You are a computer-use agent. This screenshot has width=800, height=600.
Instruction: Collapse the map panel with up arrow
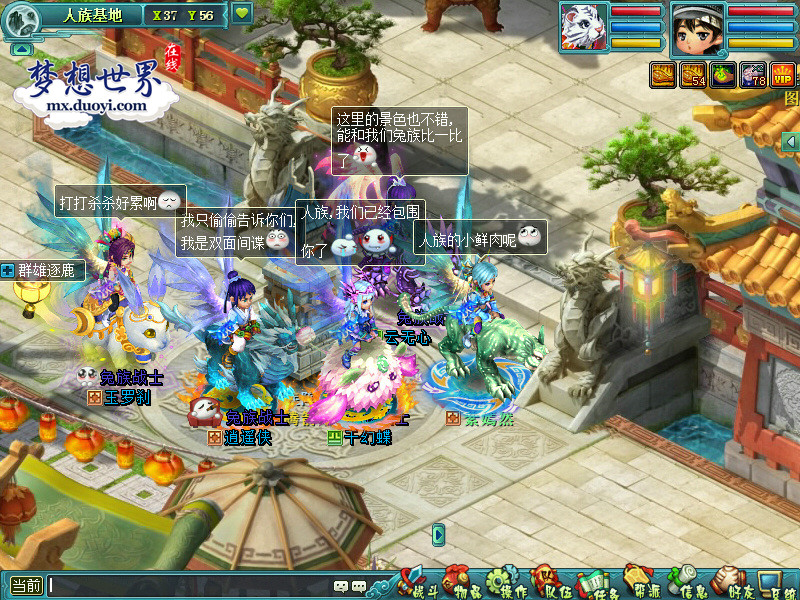click(x=22, y=48)
